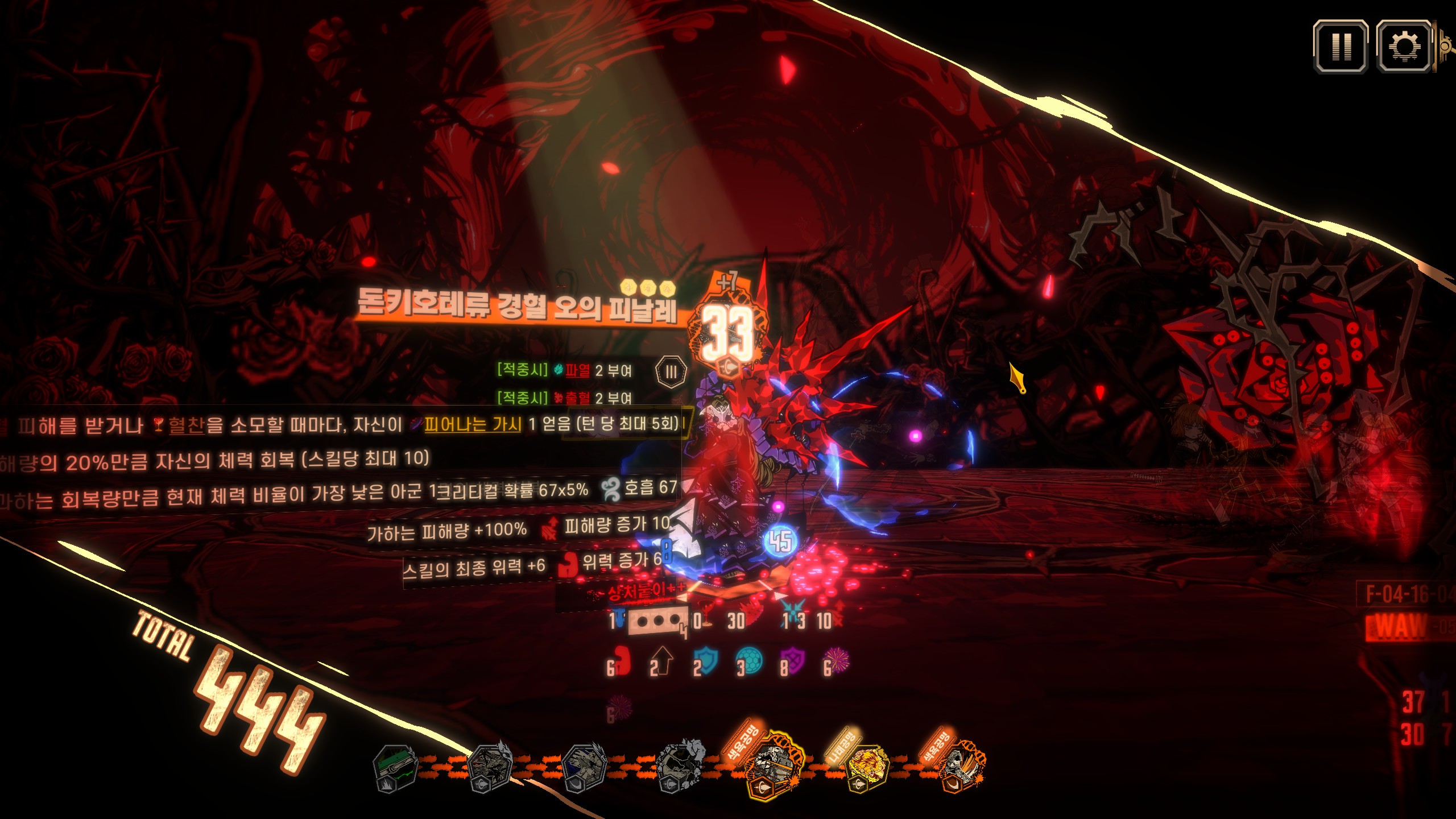Select the green-tinted skill at chain start
The width and height of the screenshot is (1456, 819).
395,768
